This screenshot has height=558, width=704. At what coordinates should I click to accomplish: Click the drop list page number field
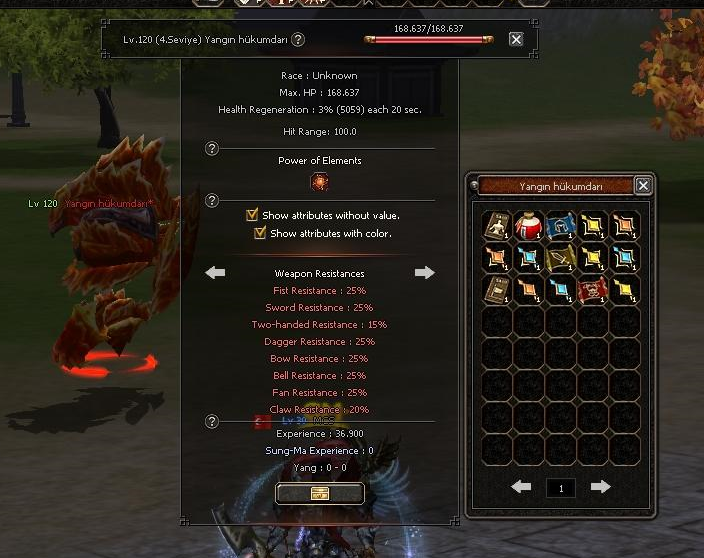point(561,488)
